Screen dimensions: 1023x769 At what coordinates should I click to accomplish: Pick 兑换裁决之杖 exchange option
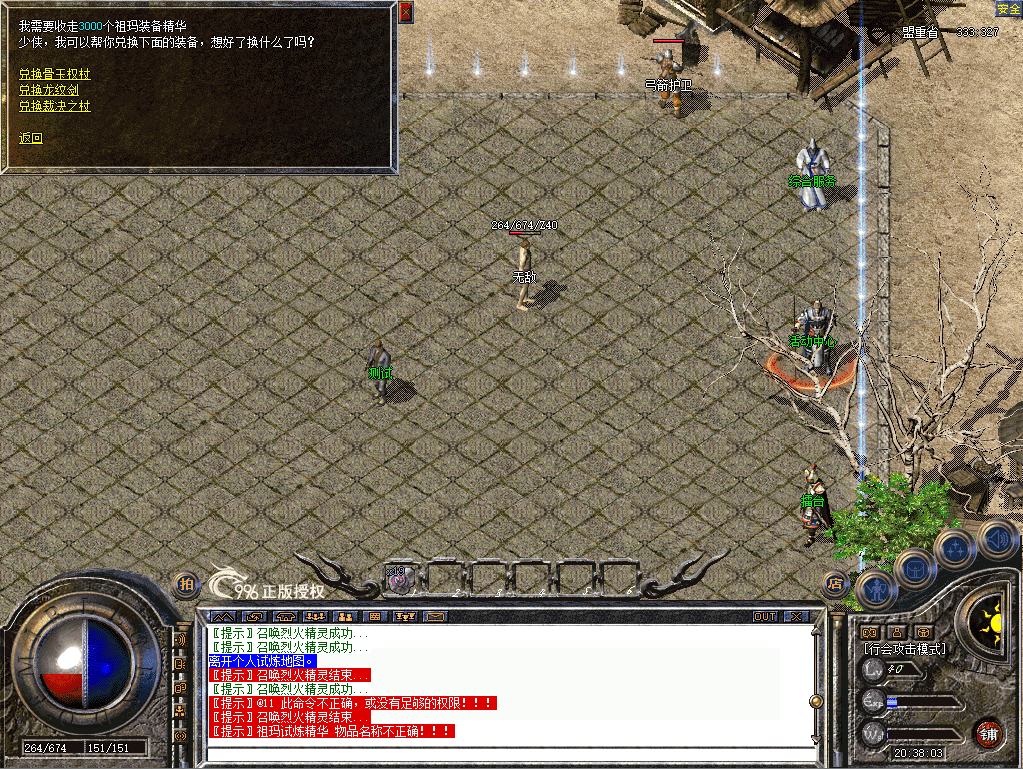coord(55,106)
